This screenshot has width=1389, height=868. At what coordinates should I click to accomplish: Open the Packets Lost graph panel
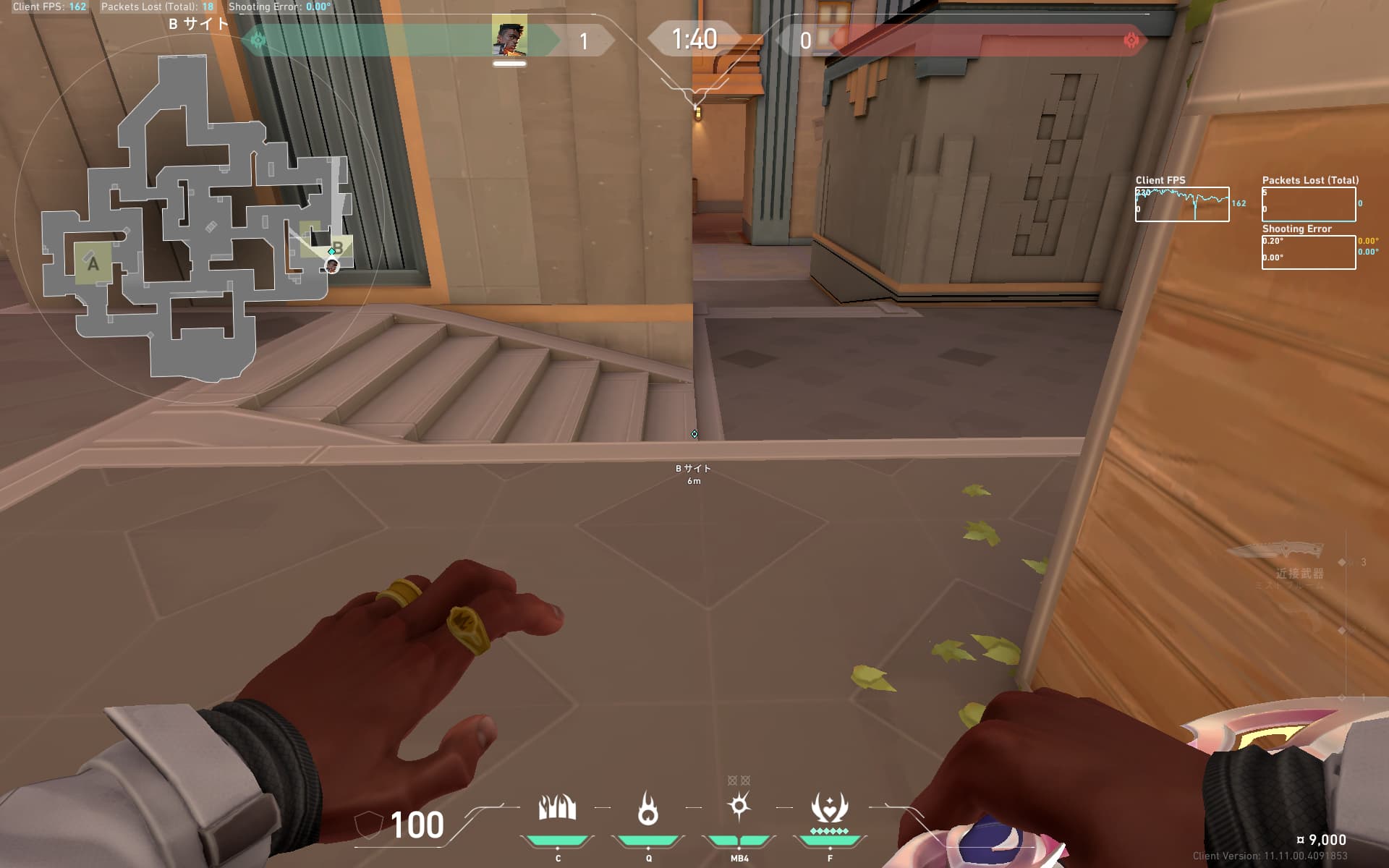(x=1308, y=204)
